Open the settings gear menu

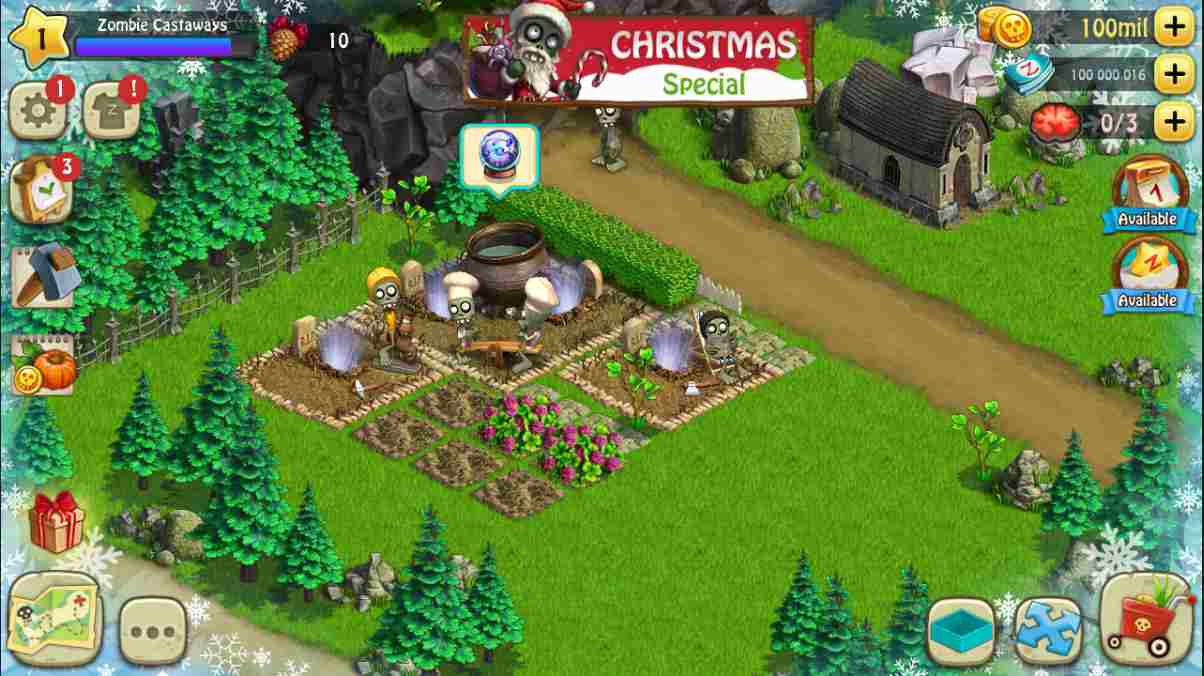pyautogui.click(x=38, y=112)
